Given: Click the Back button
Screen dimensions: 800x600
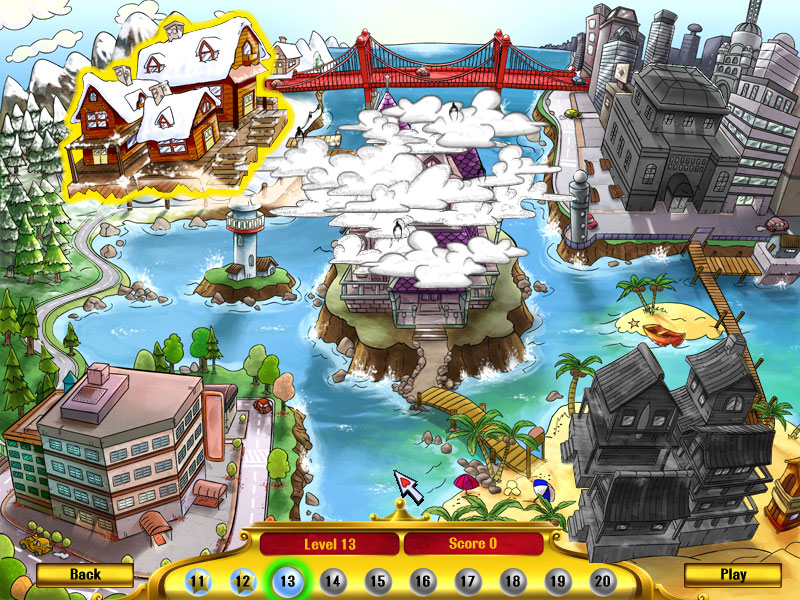Looking at the screenshot, I should click(x=85, y=575).
